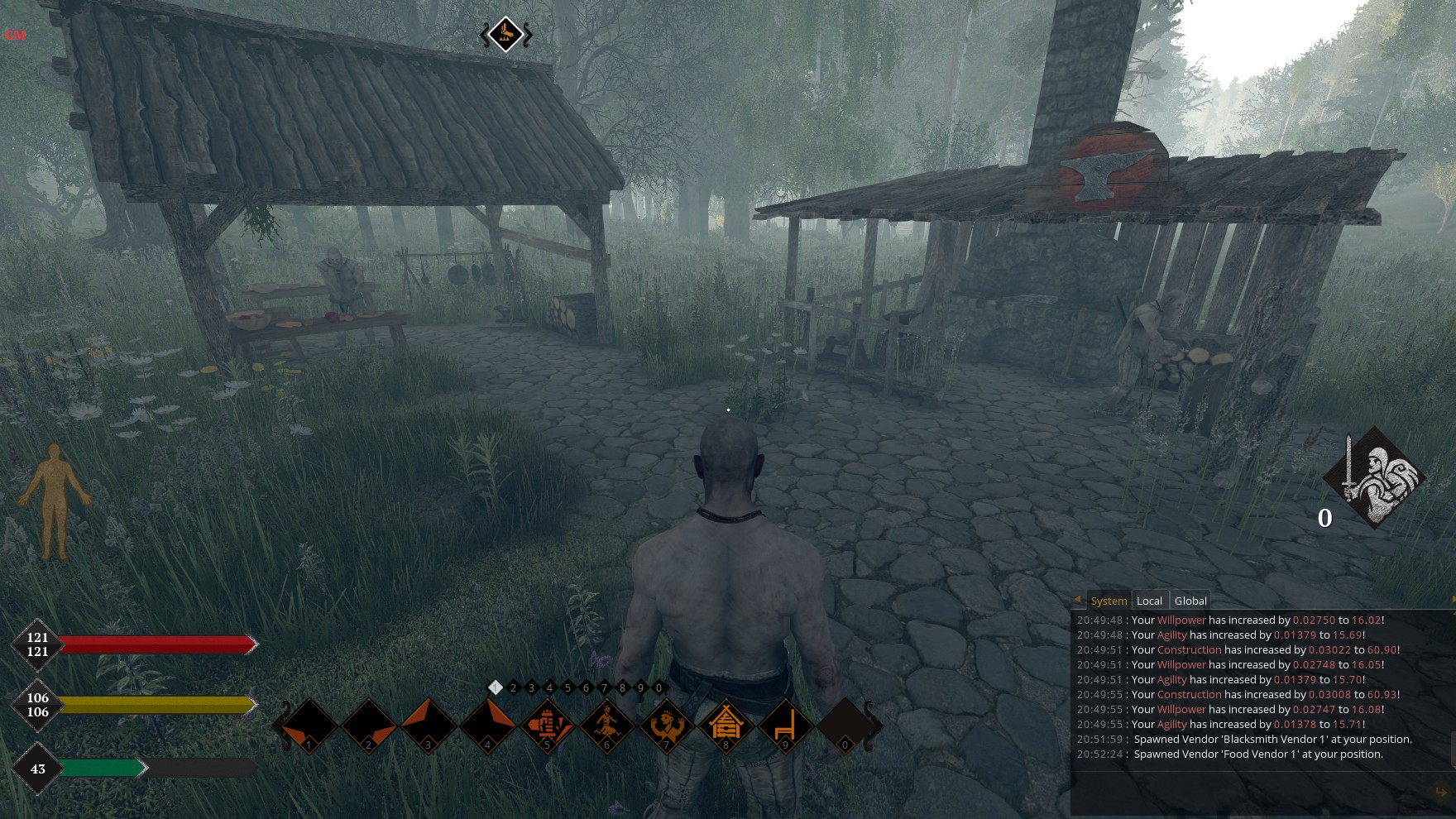Switch to hotbar page 5
Viewport: 1456px width, 819px height.
tap(568, 687)
